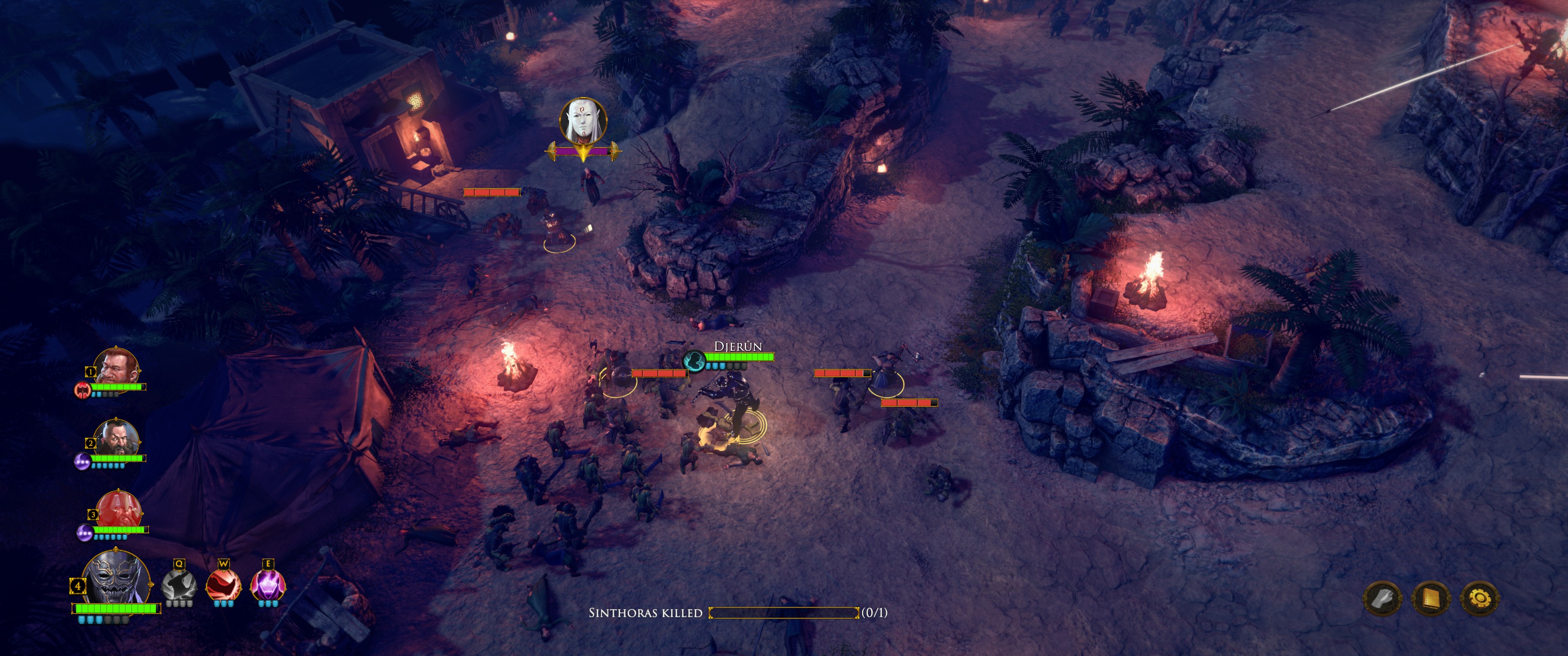The image size is (1568, 656).
Task: Click the purple orb icon beside hero 3
Action: [84, 533]
